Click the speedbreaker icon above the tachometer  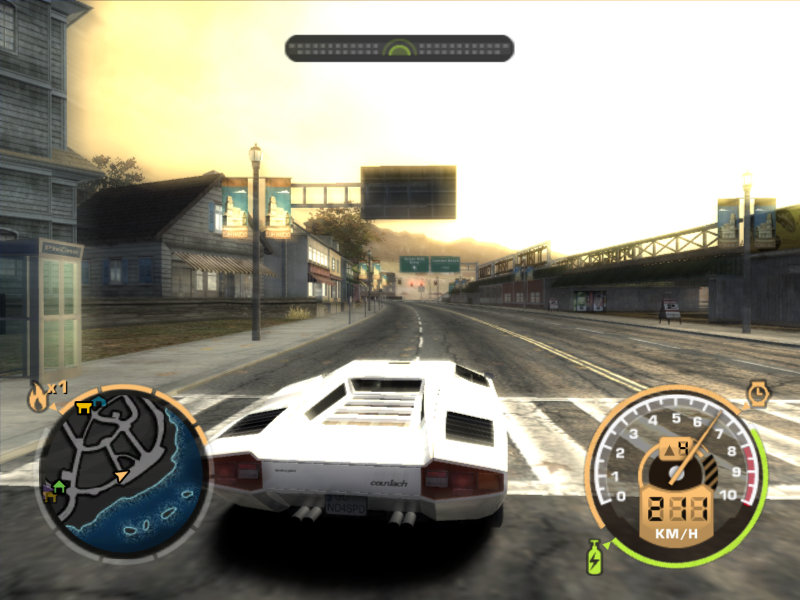coord(758,391)
